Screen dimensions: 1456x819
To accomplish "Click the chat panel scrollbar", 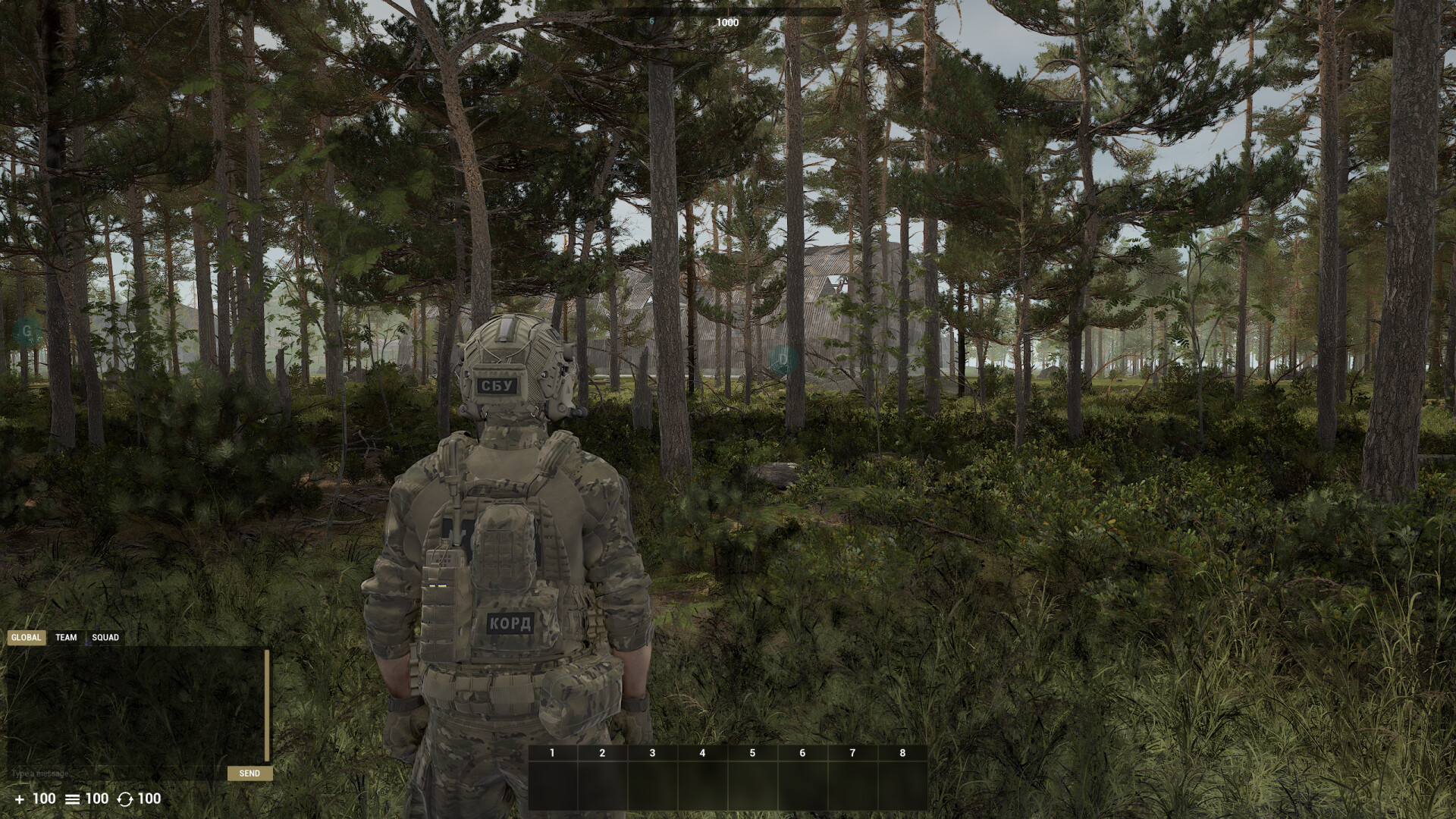I will pos(267,705).
